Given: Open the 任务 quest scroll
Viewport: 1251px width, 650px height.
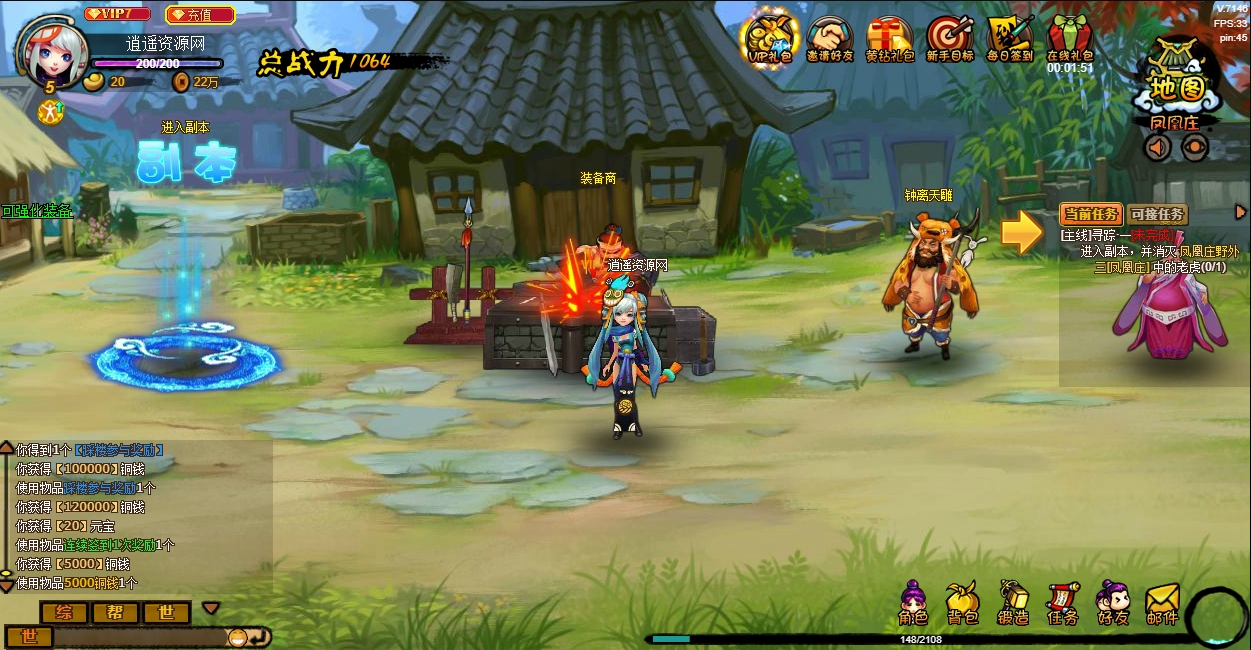Looking at the screenshot, I should (1062, 604).
